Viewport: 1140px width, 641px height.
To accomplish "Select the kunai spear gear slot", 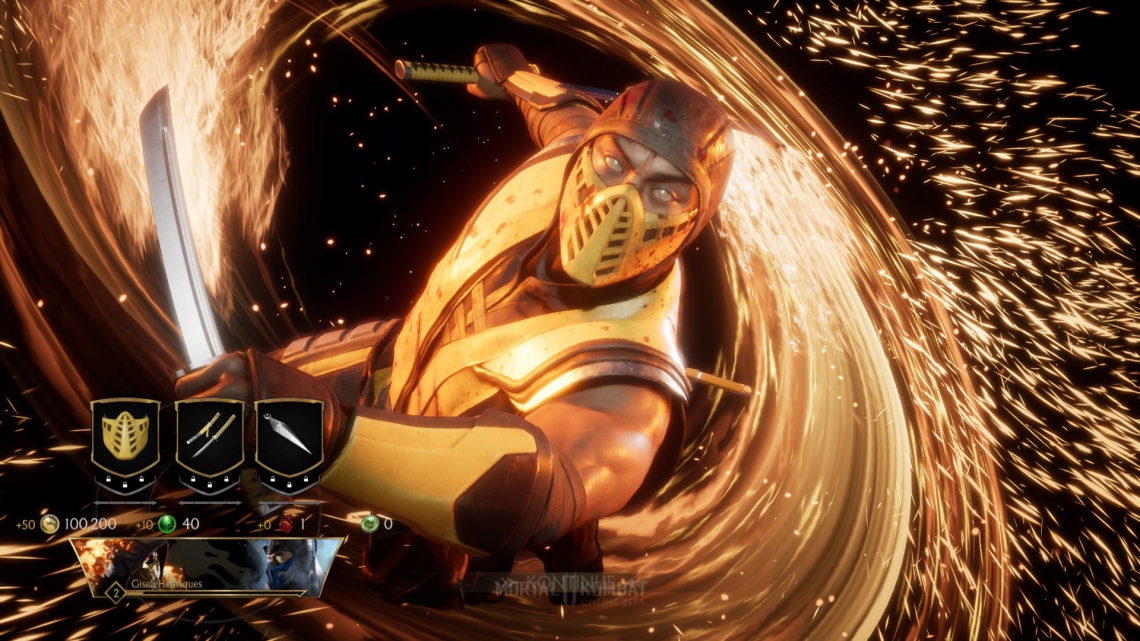I will (289, 438).
